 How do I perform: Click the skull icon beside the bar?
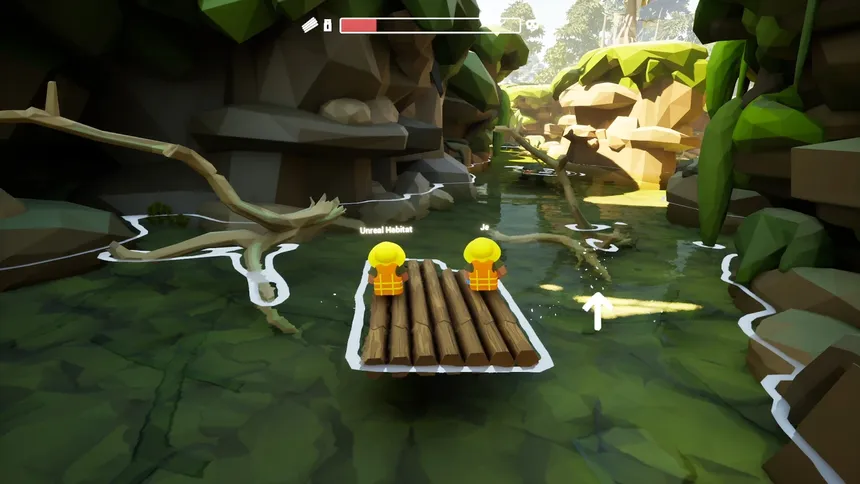coord(532,25)
